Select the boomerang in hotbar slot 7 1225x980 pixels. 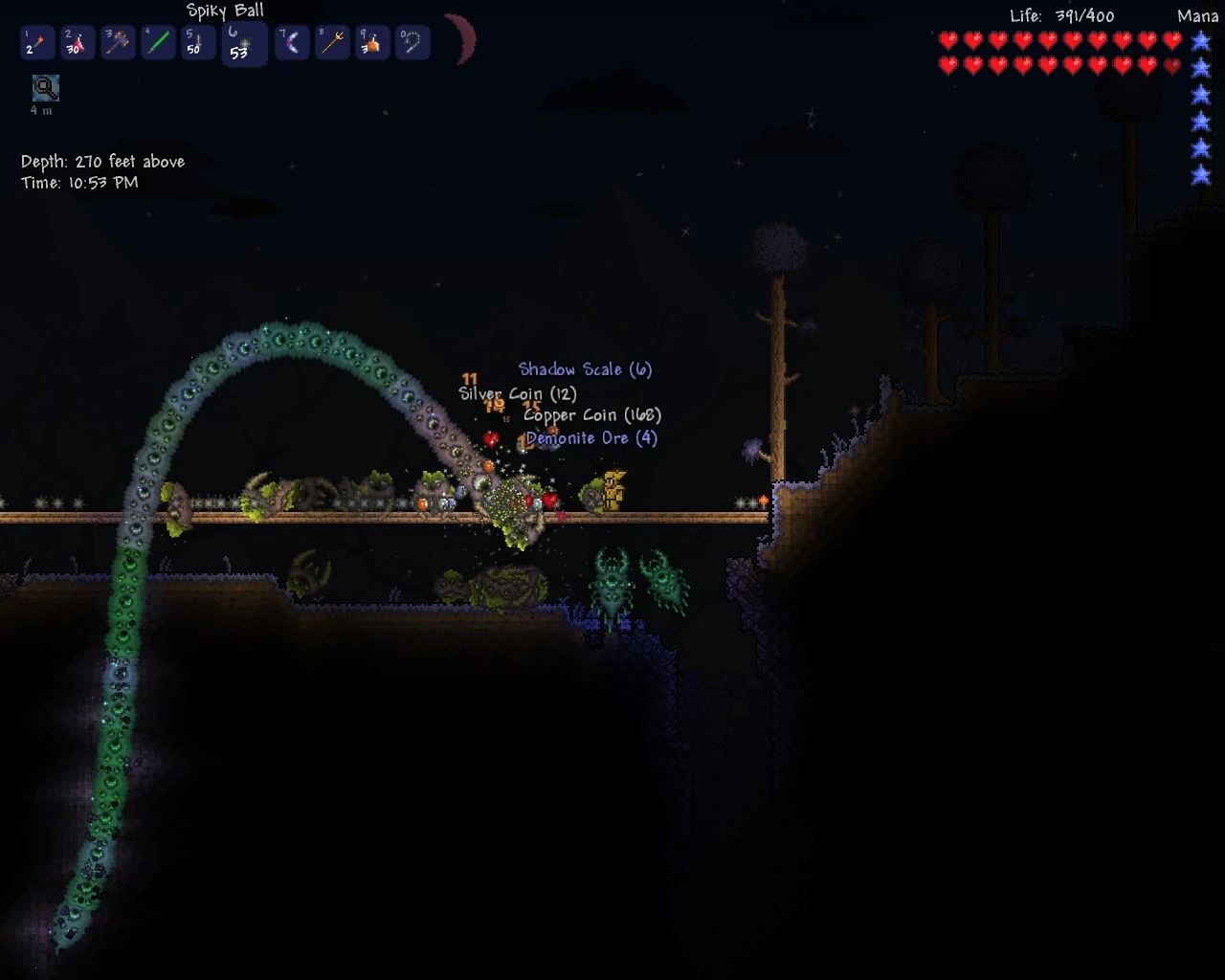click(291, 44)
